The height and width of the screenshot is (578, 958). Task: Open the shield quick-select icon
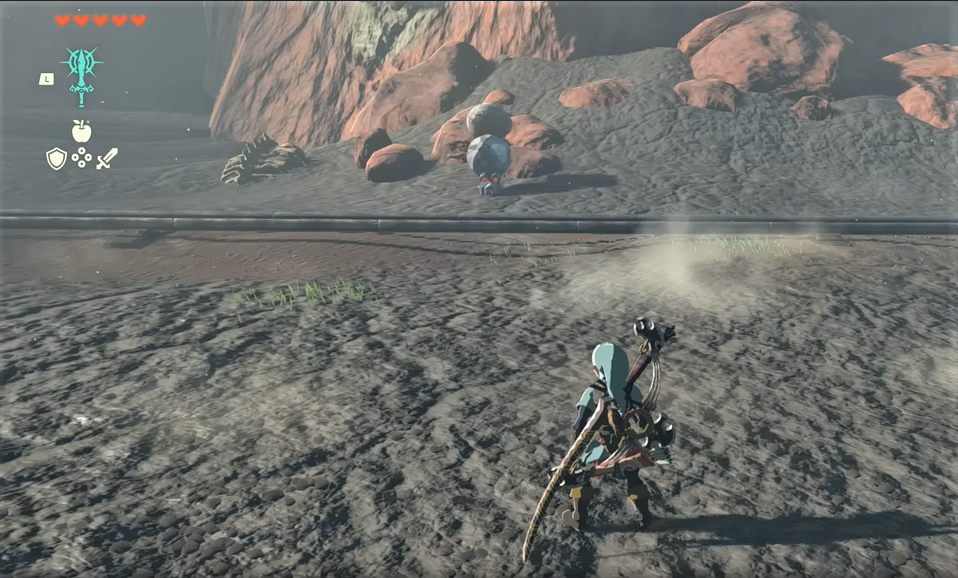coord(56,158)
